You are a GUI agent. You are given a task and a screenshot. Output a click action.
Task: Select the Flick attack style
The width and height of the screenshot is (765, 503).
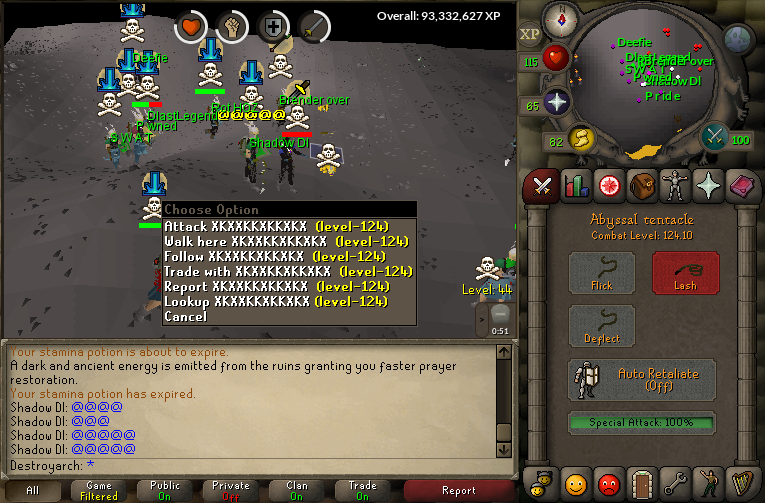601,273
